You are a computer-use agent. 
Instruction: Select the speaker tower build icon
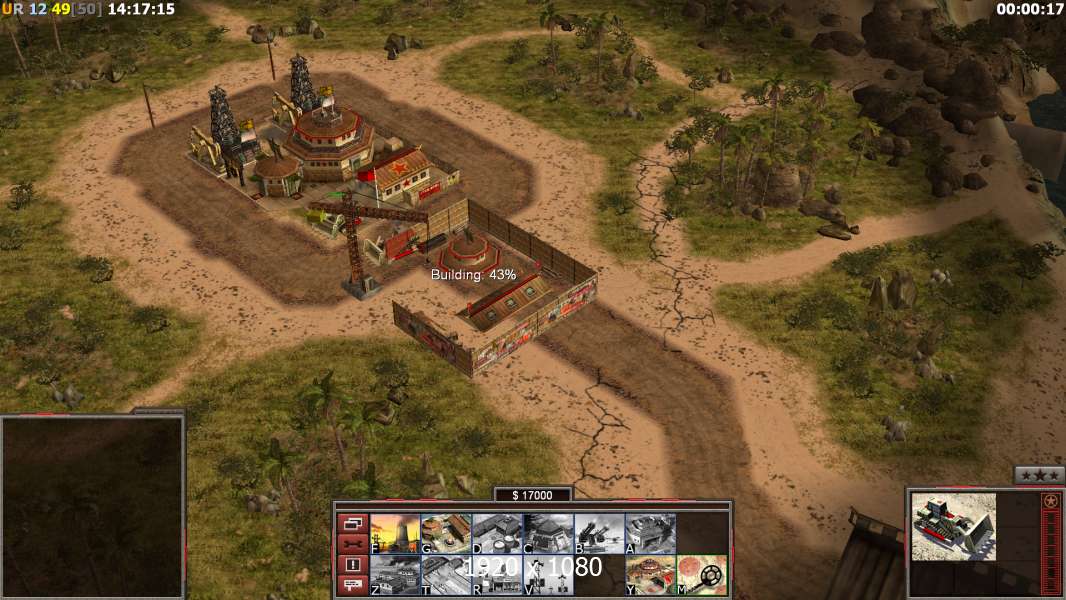(x=548, y=574)
